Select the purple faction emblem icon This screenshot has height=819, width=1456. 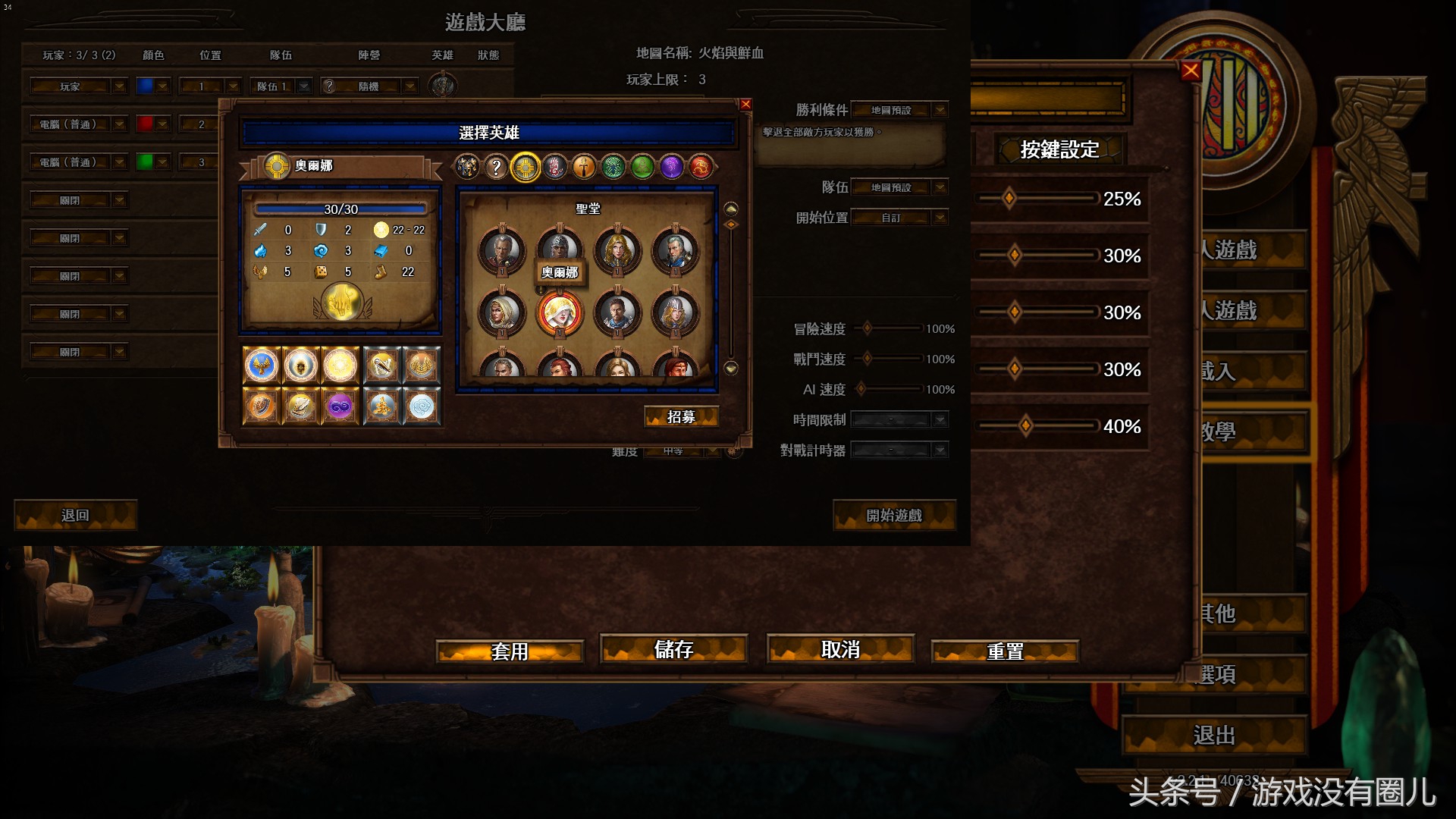671,167
